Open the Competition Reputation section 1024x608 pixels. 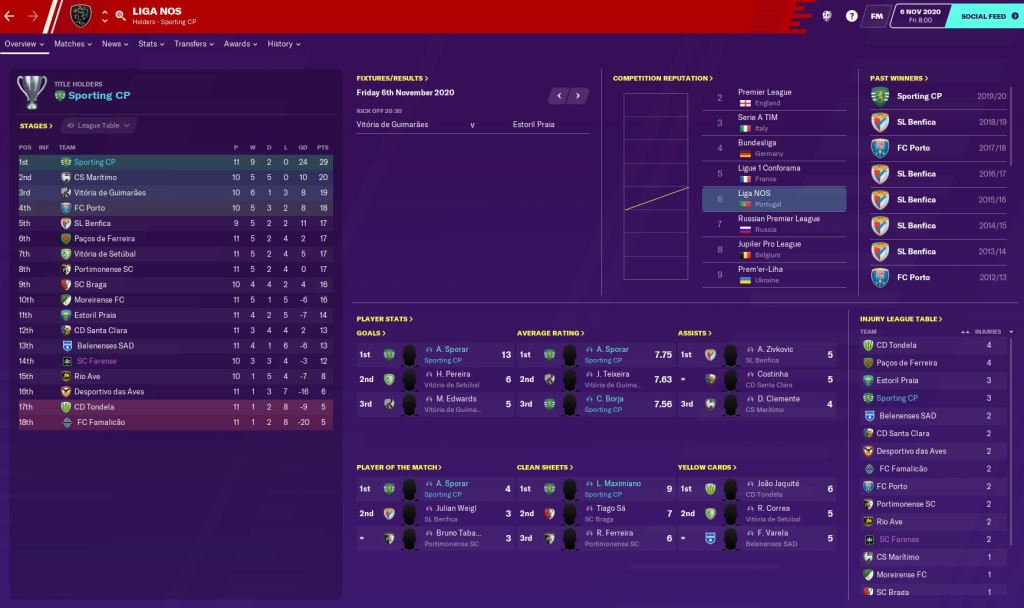tap(663, 78)
